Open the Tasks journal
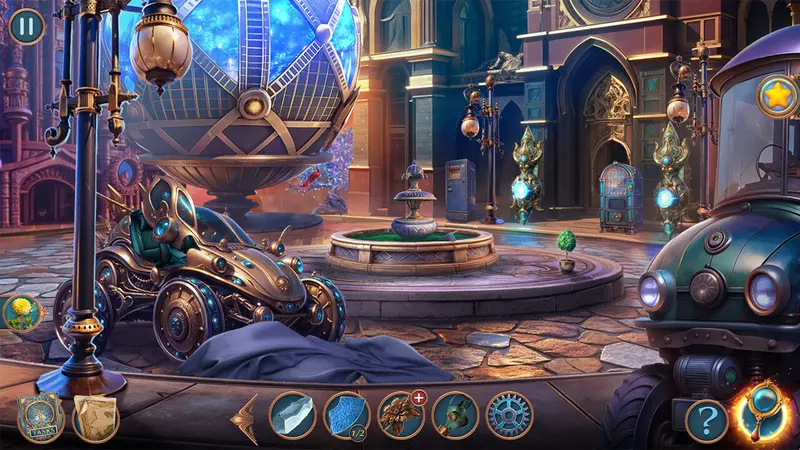 [40, 418]
